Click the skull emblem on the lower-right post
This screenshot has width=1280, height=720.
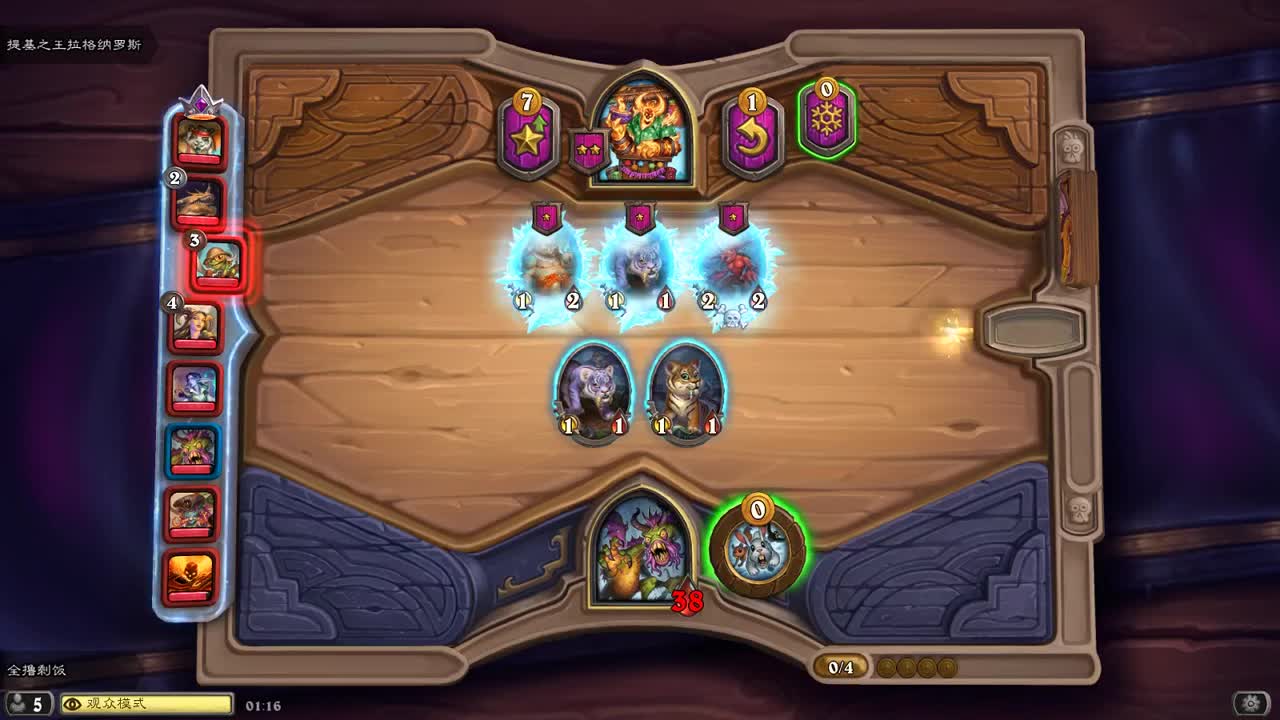(x=1077, y=513)
